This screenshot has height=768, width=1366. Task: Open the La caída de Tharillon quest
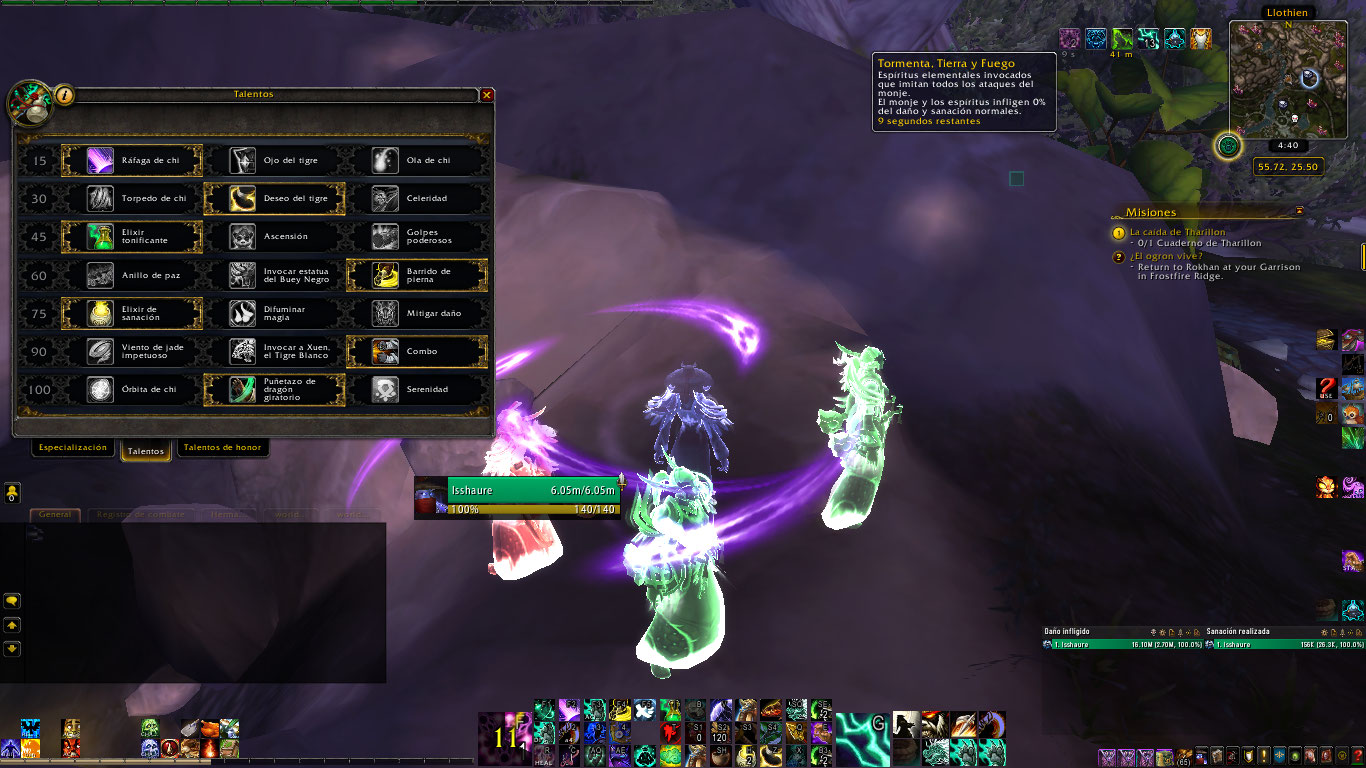tap(1177, 232)
